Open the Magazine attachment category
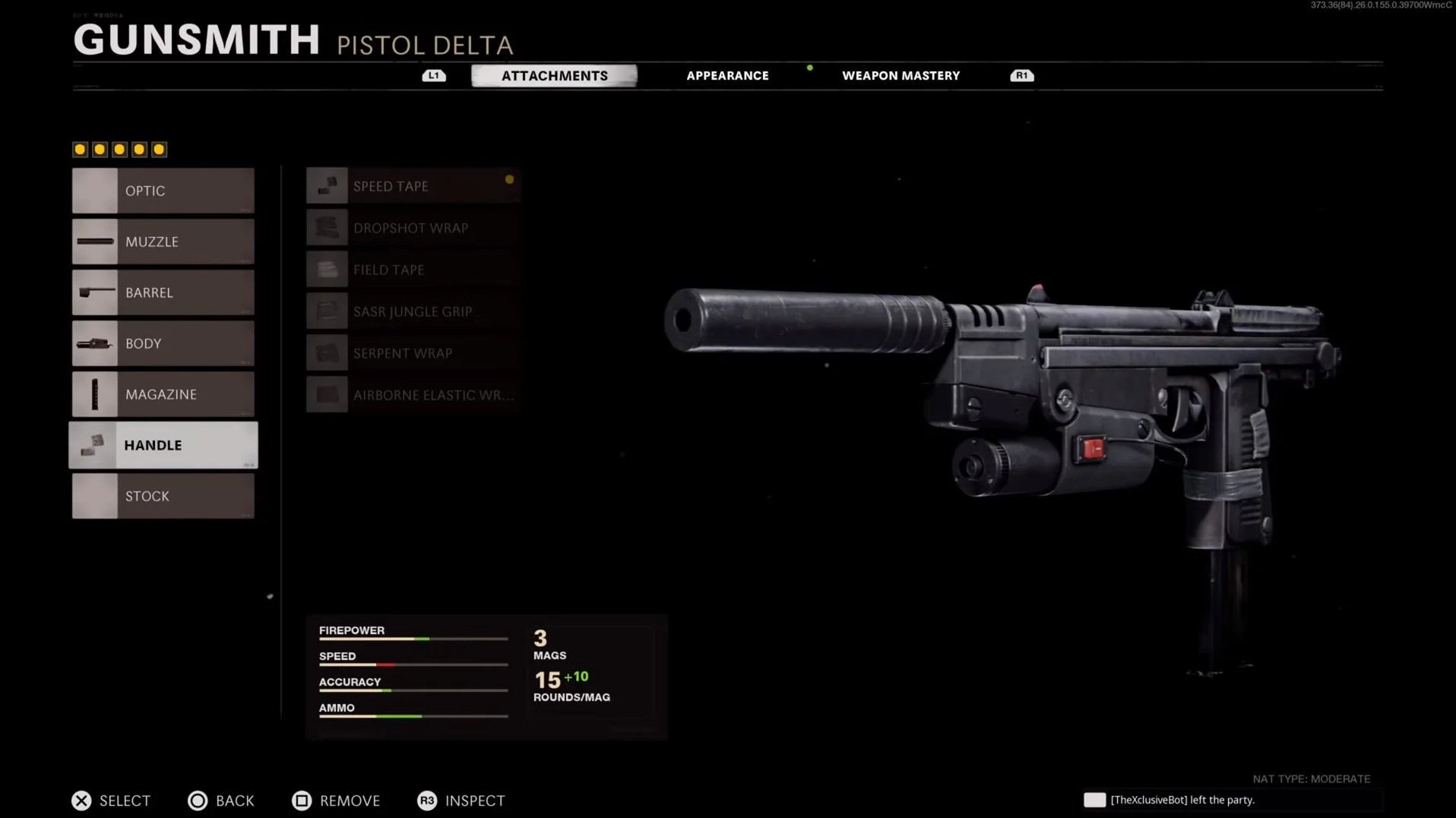The height and width of the screenshot is (818, 1456). (x=163, y=394)
